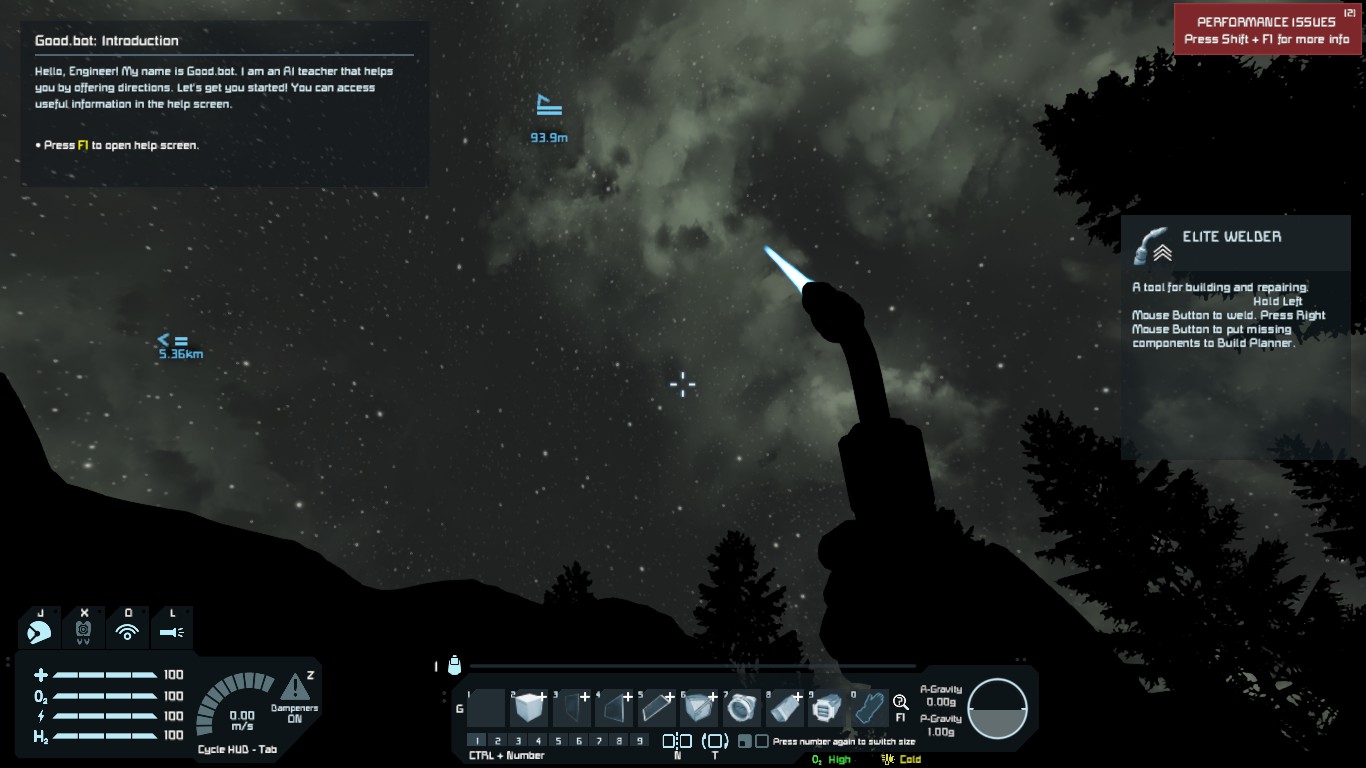1366x768 pixels.
Task: Open the Performance Issues warning notification
Action: [x=1266, y=30]
